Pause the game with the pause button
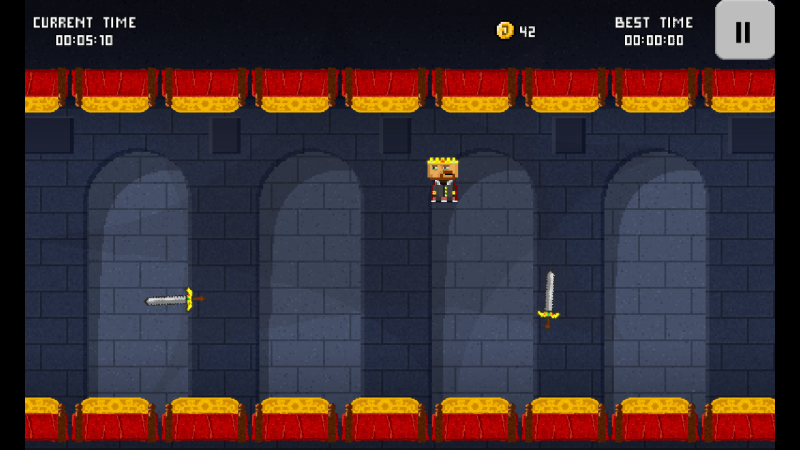Viewport: 800px width, 450px height. tap(744, 31)
